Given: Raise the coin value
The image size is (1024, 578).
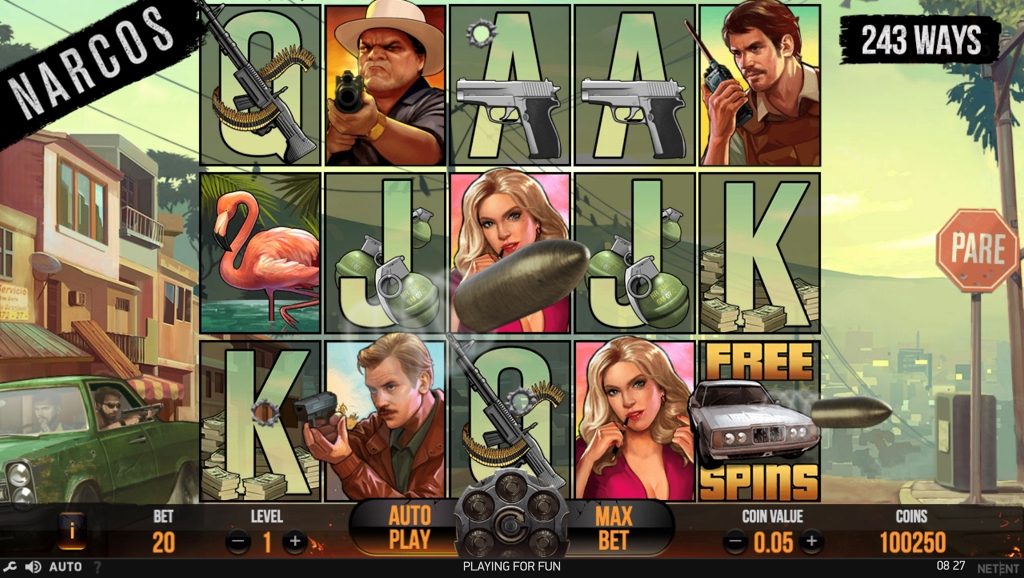Looking at the screenshot, I should pos(811,542).
